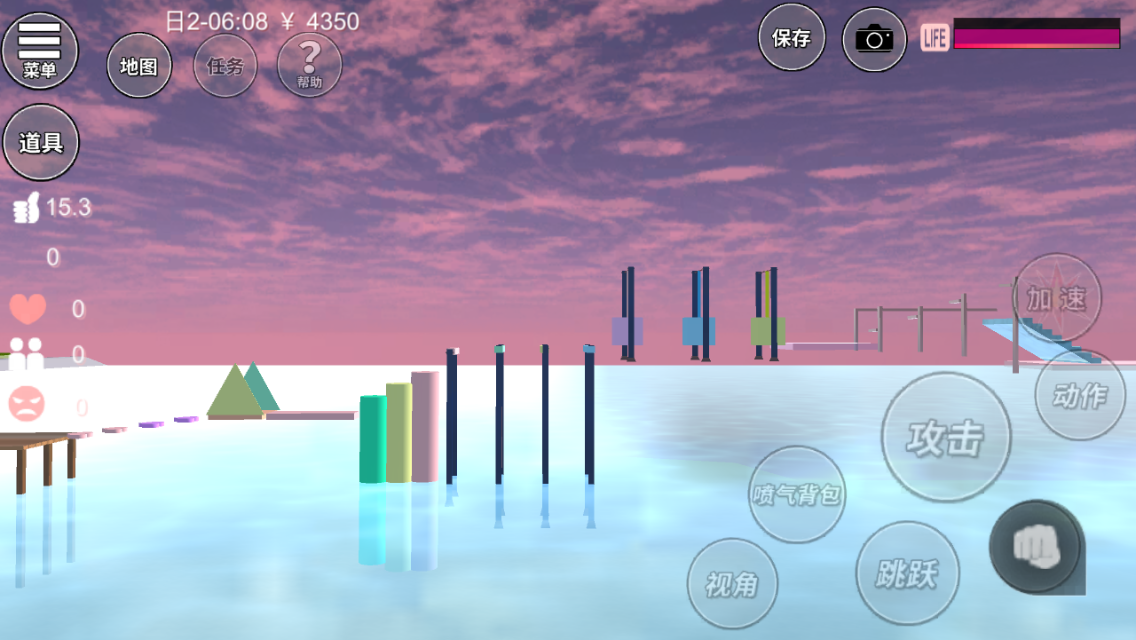The image size is (1136, 640).
Task: Open the 菜单 hamburger menu
Action: tap(40, 50)
